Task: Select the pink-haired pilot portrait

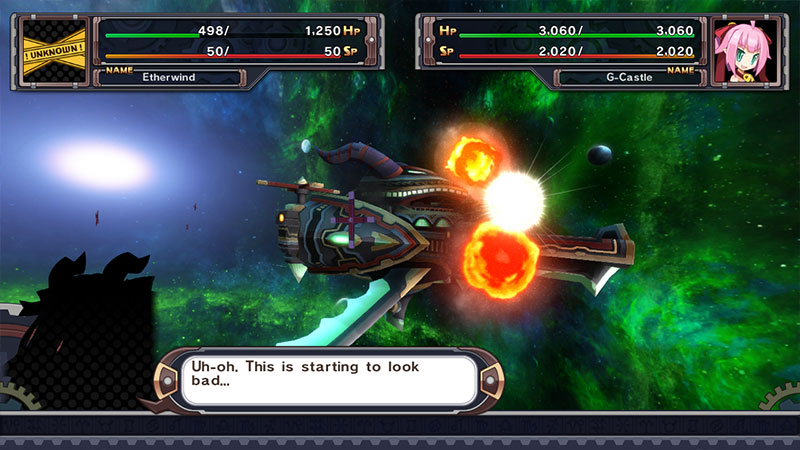Action: tap(744, 52)
